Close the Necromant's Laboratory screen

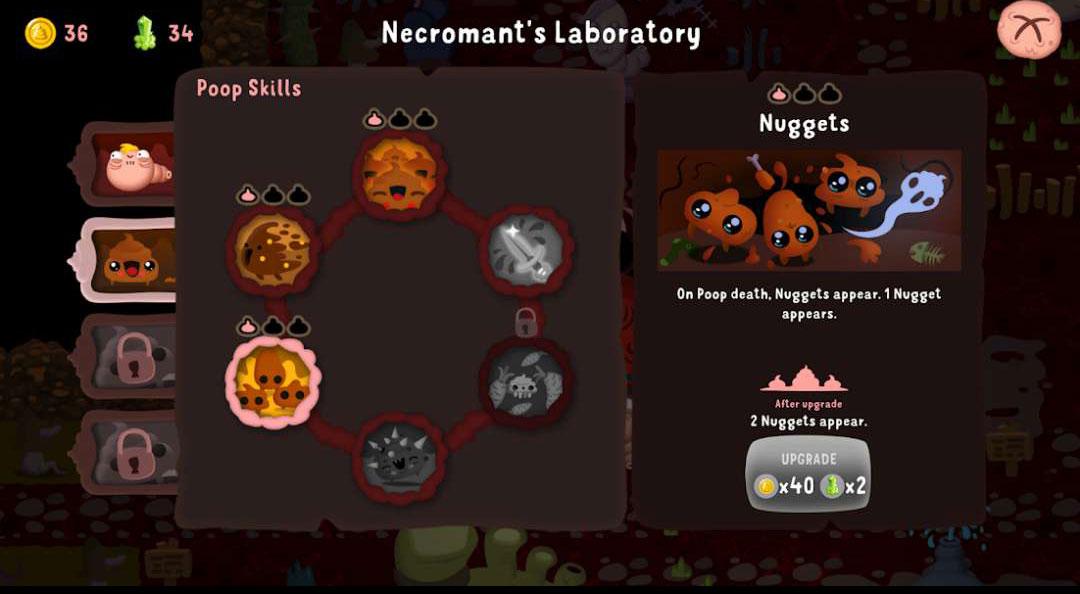[x=1029, y=29]
